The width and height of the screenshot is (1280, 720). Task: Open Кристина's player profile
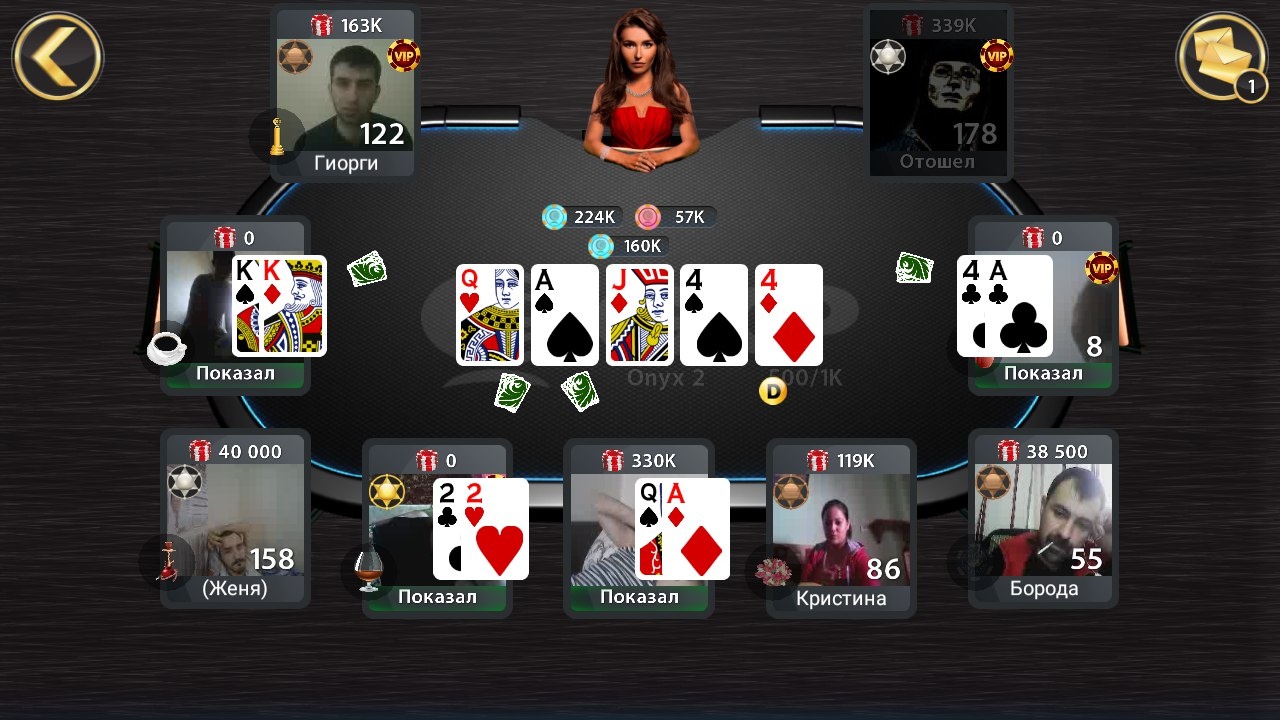840,530
